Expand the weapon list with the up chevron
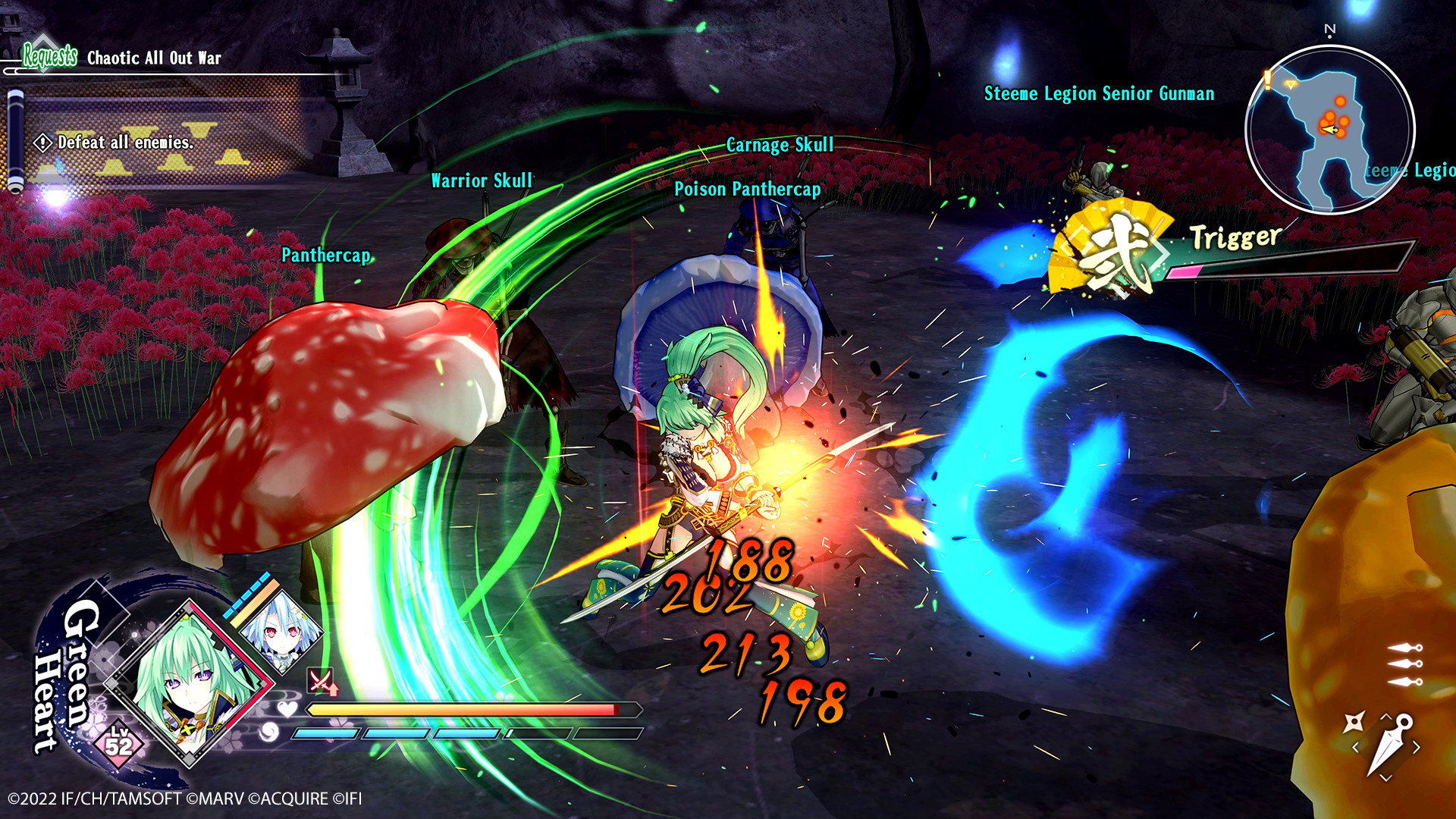Screen dimensions: 1456x819 tap(1386, 716)
